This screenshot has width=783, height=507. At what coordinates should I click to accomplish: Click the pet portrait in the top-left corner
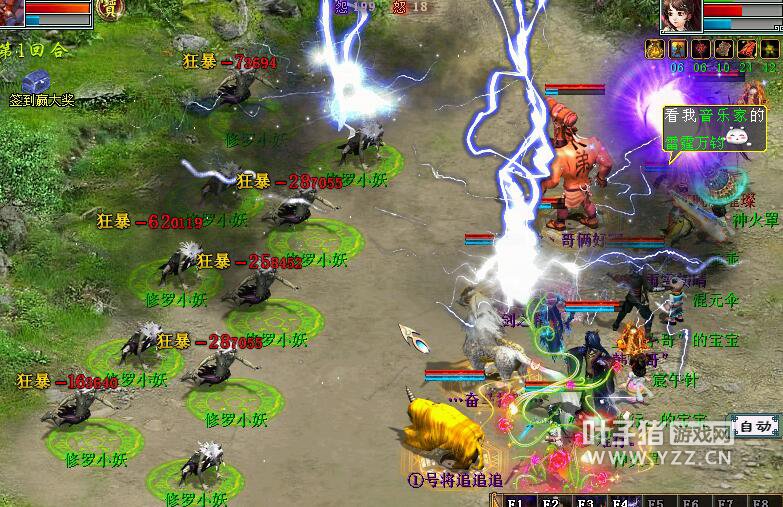11,12
